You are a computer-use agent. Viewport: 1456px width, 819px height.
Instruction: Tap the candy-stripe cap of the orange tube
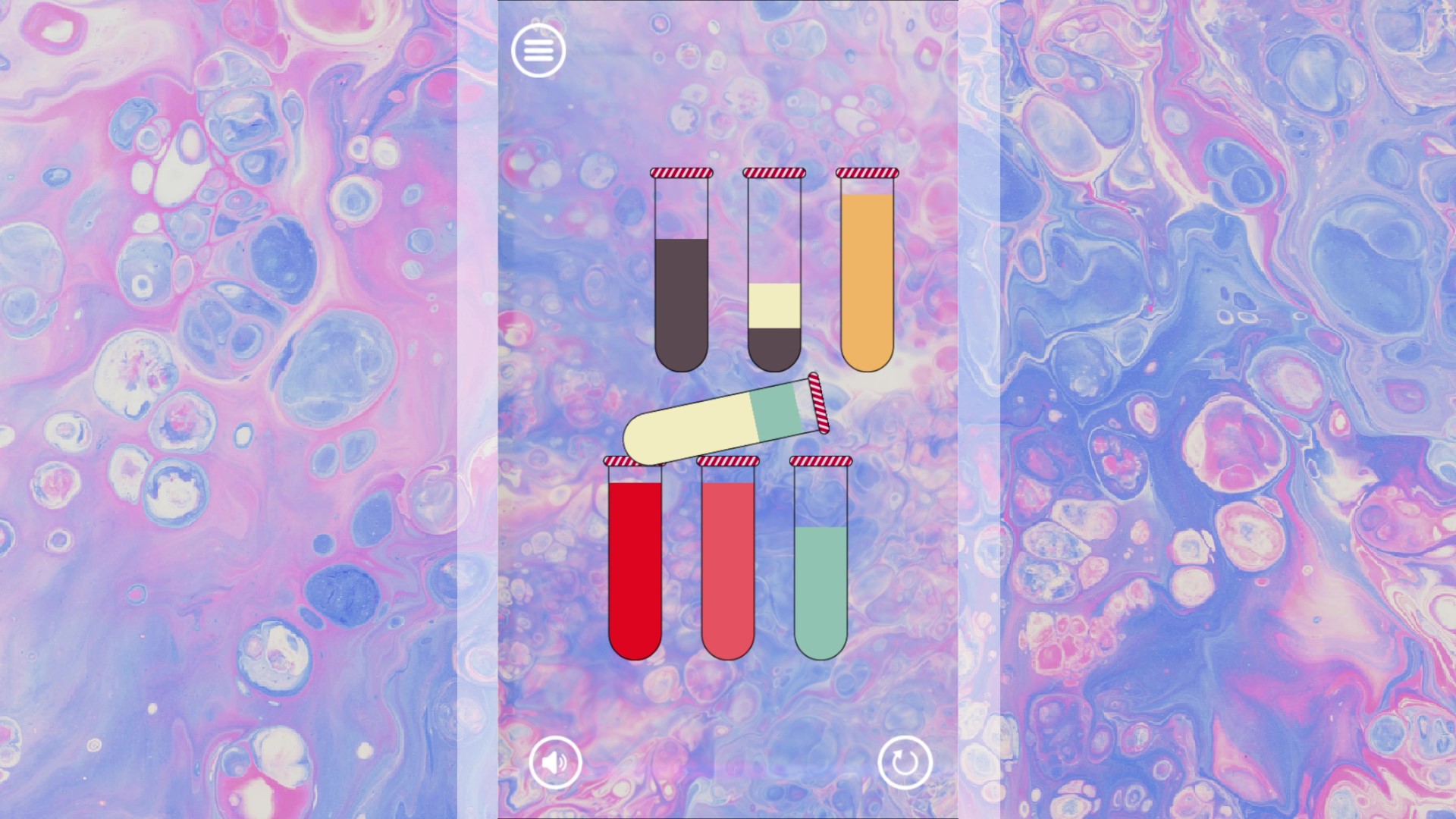tap(867, 173)
